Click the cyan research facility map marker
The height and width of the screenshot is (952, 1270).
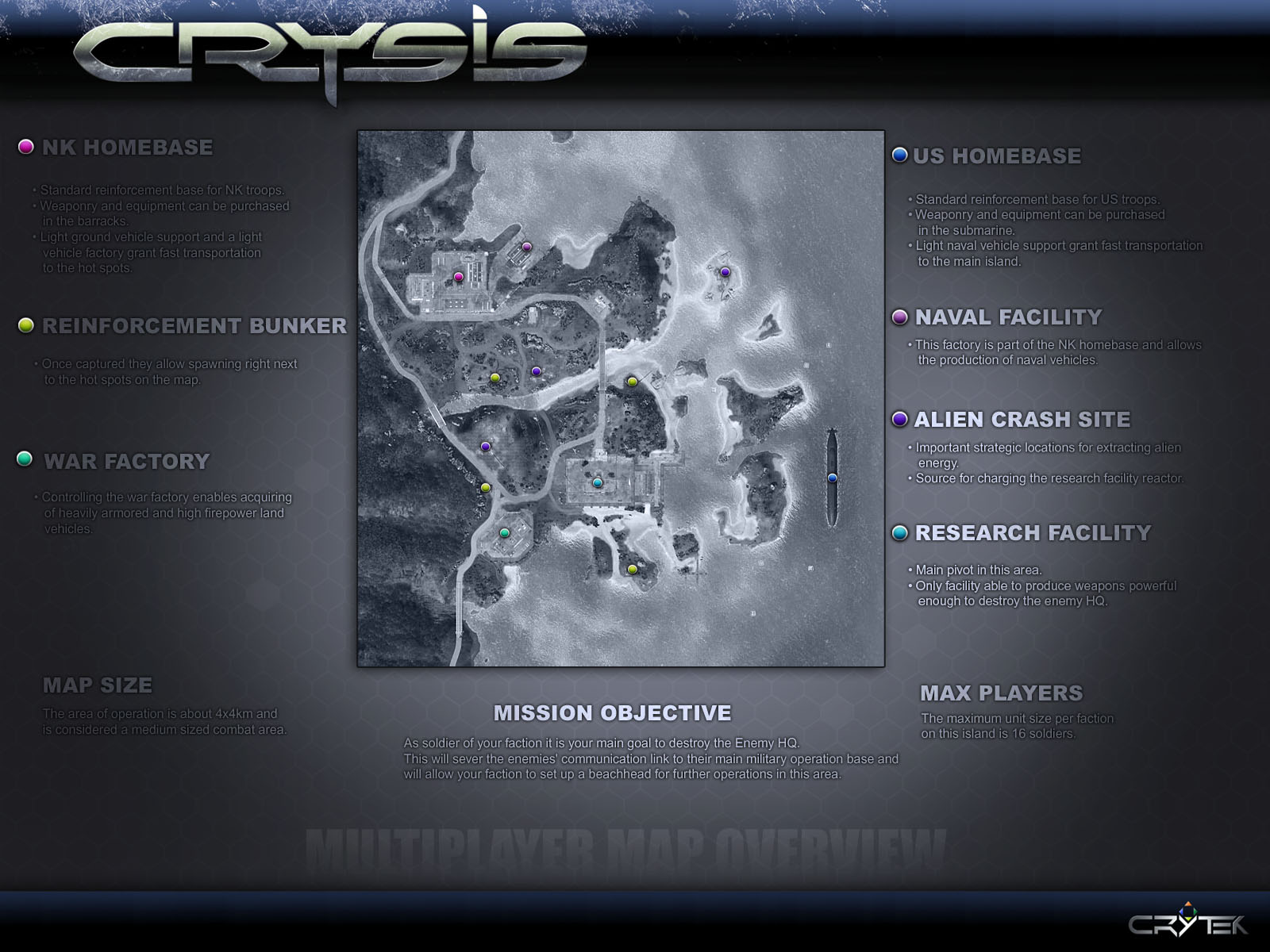click(598, 482)
